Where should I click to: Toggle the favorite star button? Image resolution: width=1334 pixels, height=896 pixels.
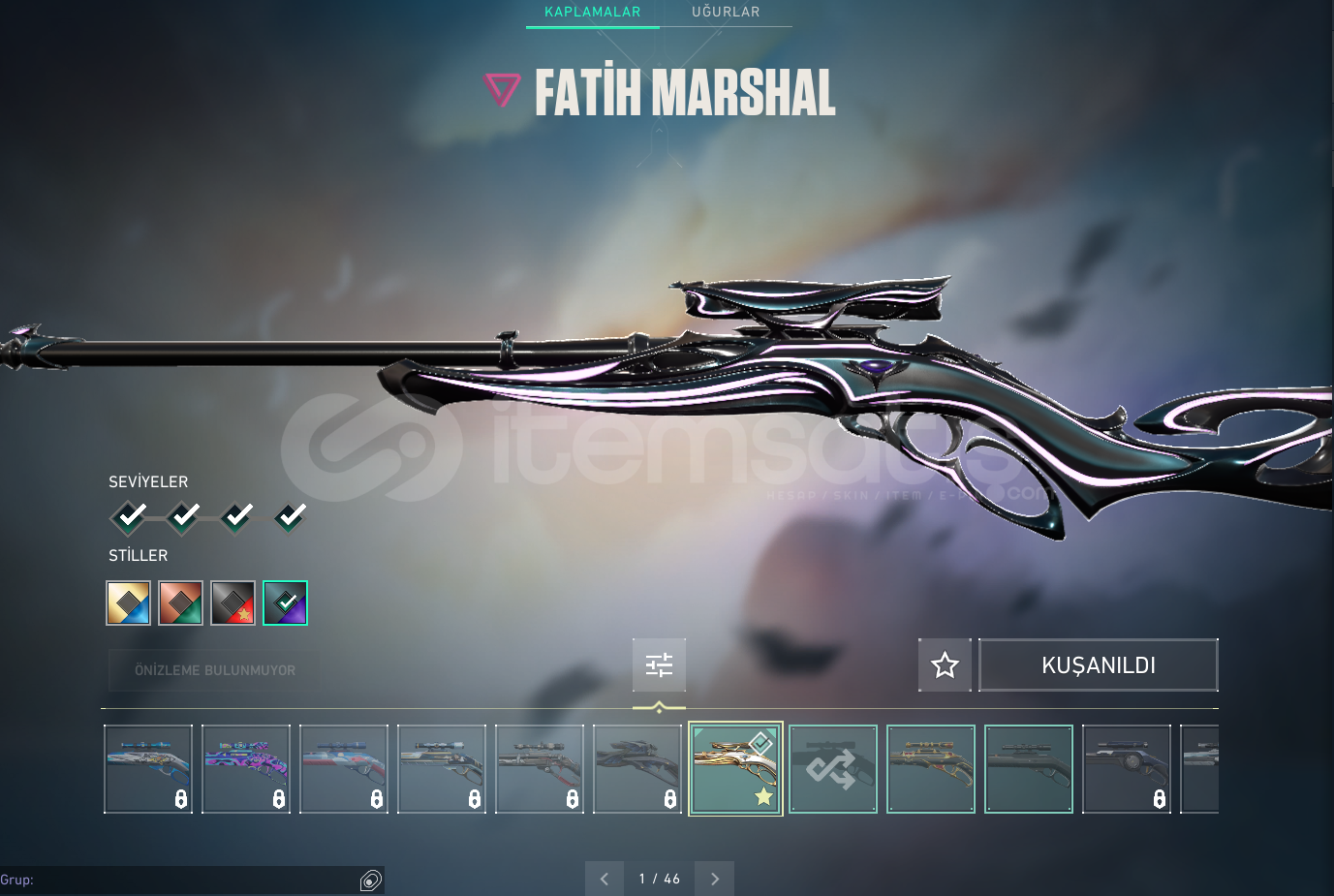[945, 665]
